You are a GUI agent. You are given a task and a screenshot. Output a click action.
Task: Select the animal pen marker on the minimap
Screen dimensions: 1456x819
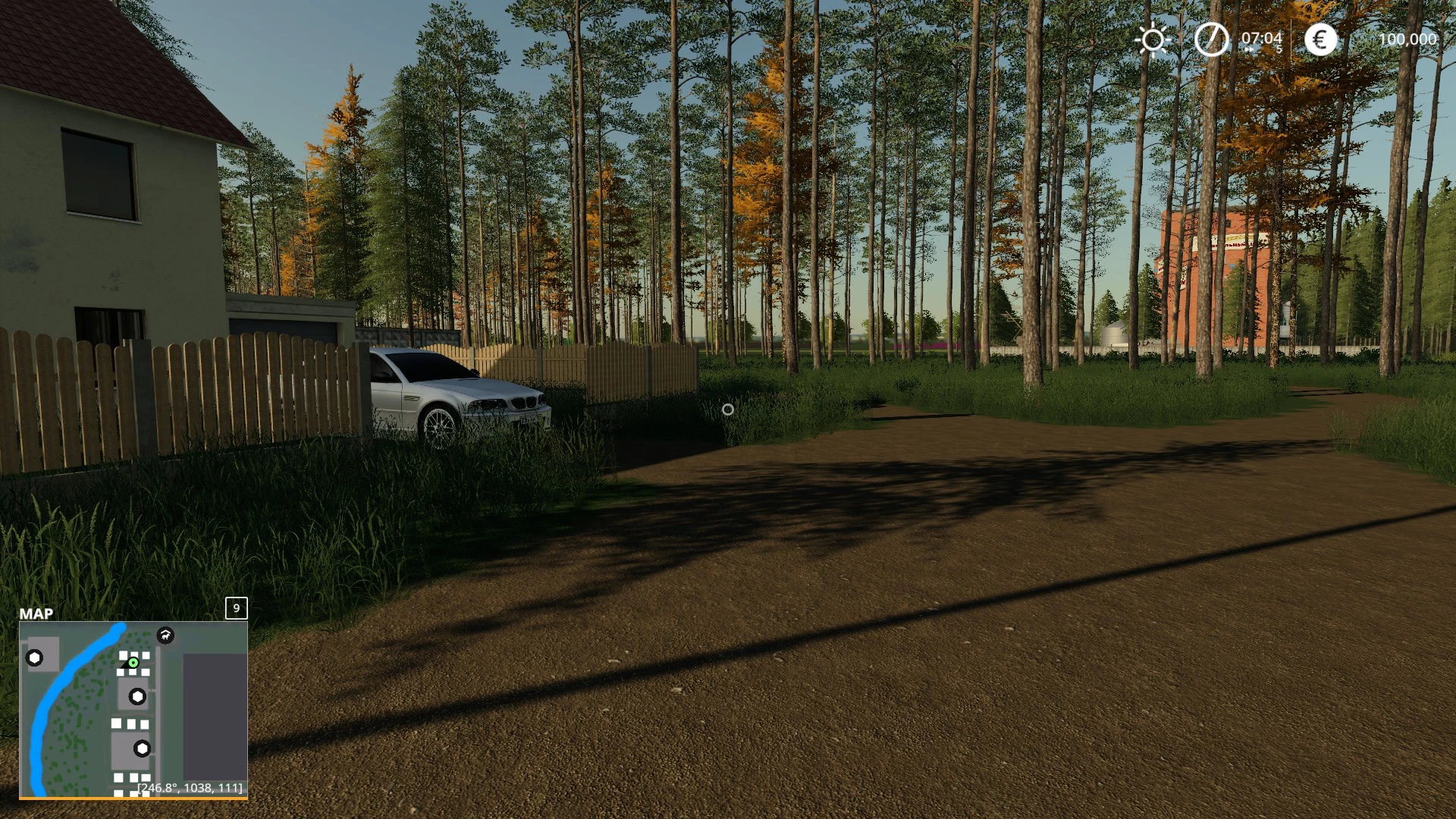tap(165, 635)
